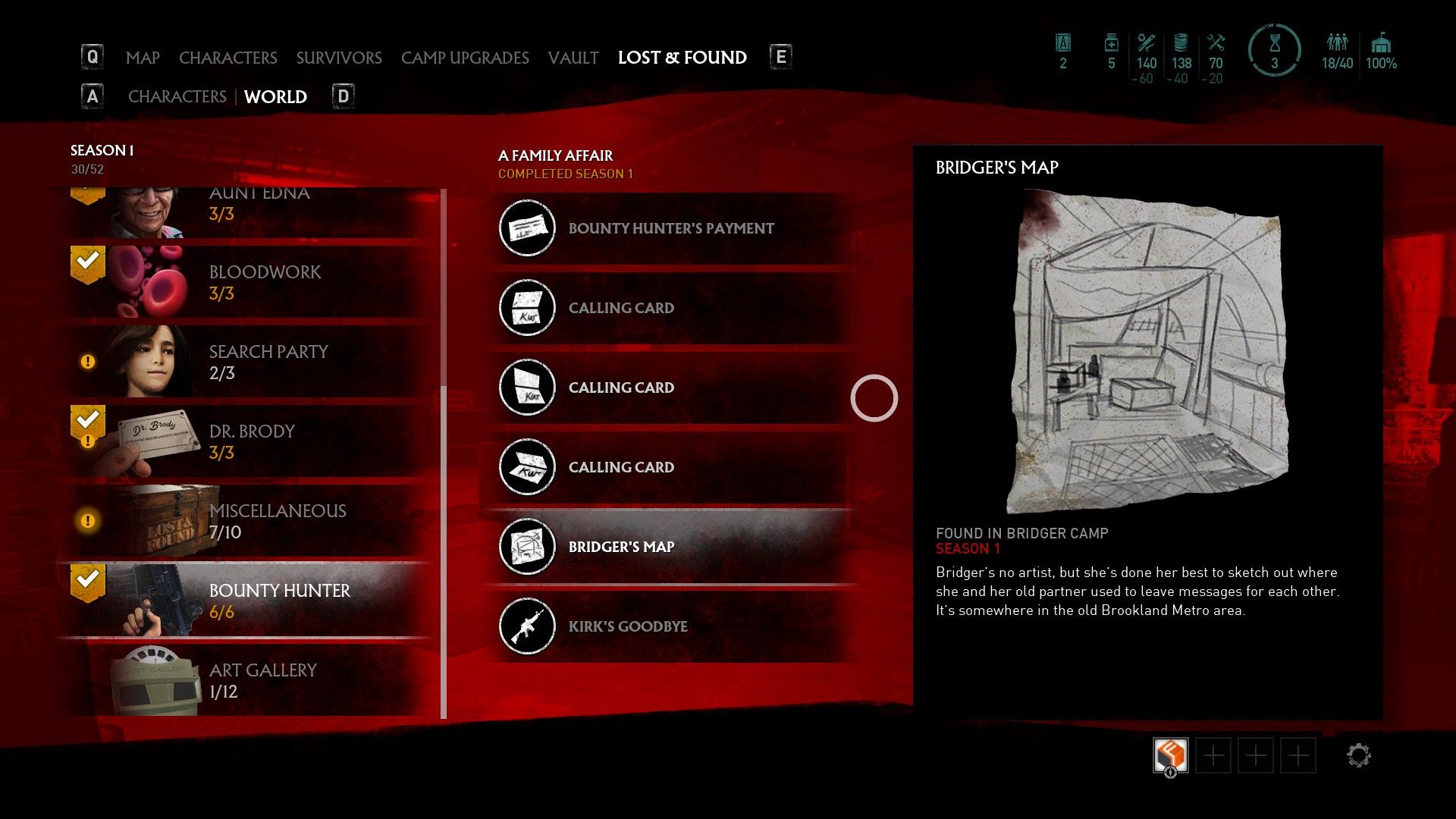This screenshot has height=819, width=1456.
Task: Switch to the top Characters tab
Action: [x=227, y=58]
